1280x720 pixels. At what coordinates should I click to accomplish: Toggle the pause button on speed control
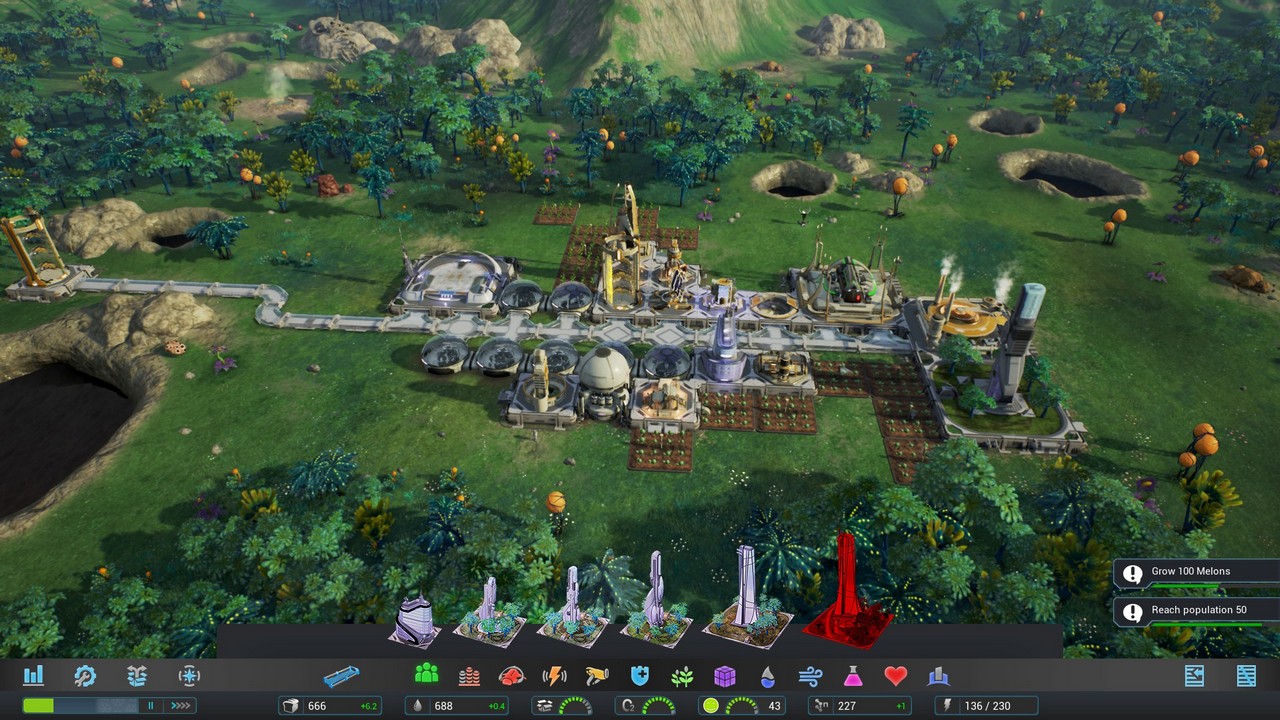151,706
